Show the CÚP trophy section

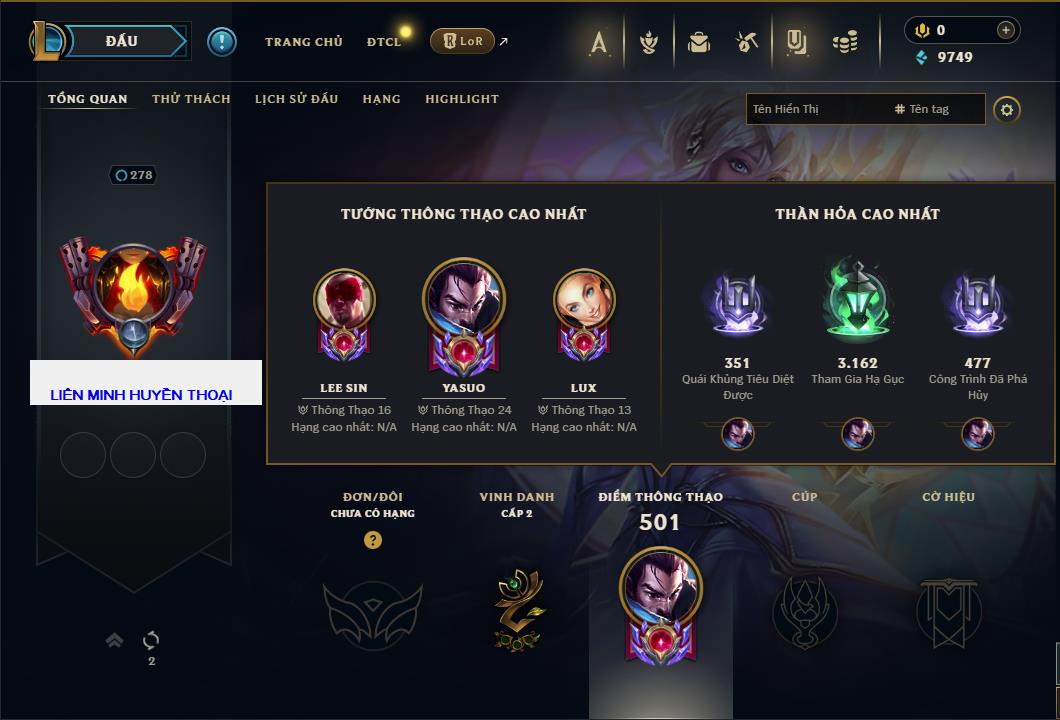coord(805,608)
